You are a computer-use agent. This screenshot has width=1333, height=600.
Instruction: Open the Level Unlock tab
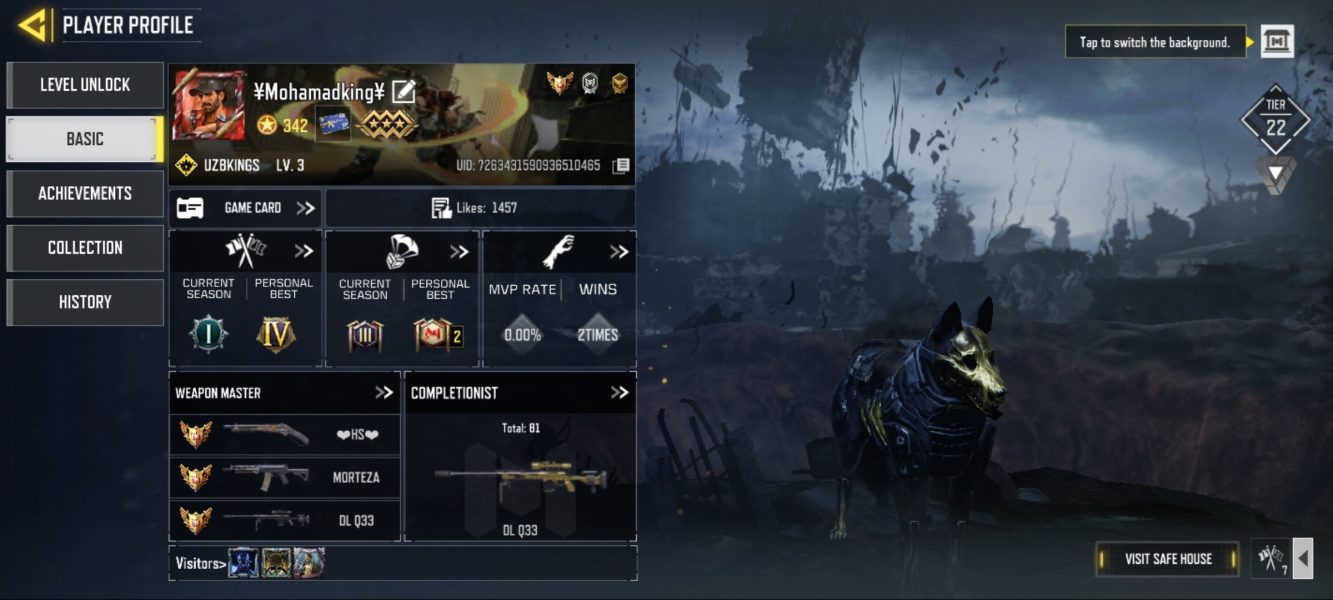point(85,85)
